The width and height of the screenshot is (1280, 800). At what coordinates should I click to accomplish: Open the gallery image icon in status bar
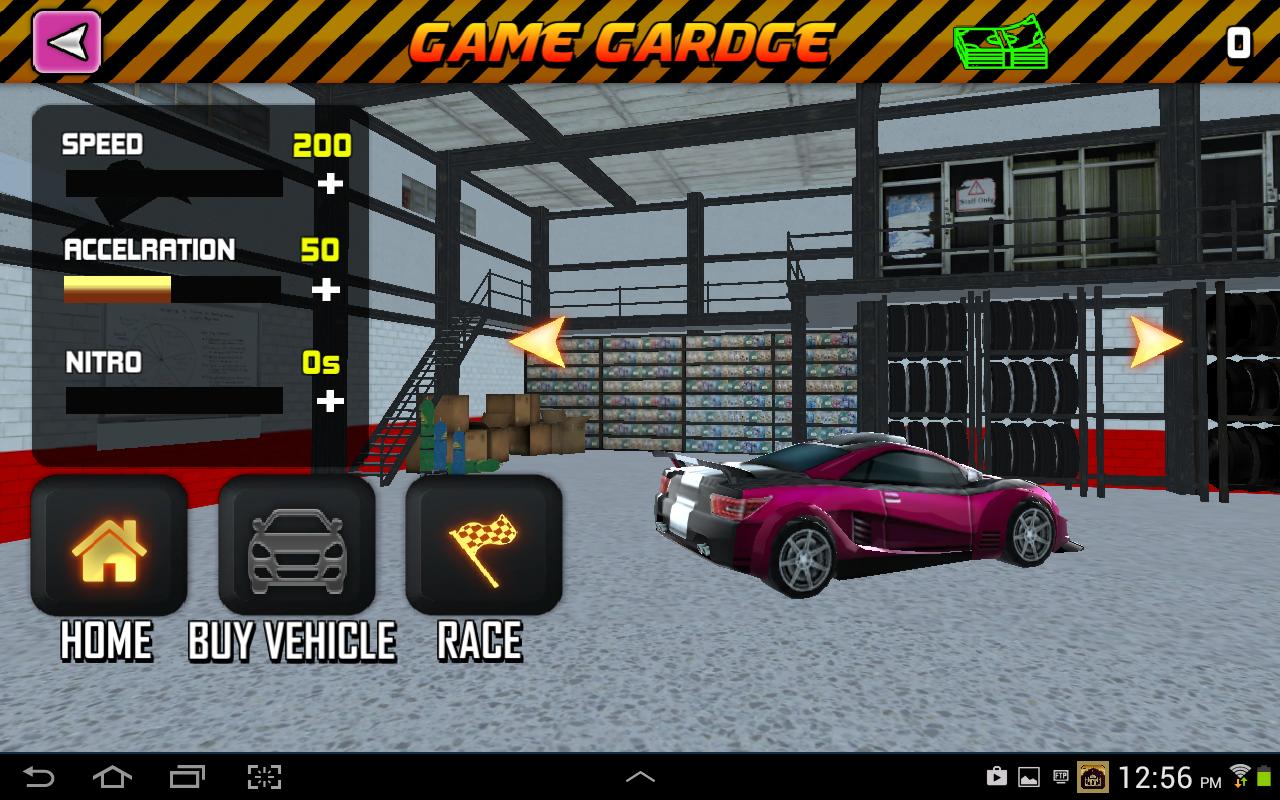pyautogui.click(x=1027, y=776)
